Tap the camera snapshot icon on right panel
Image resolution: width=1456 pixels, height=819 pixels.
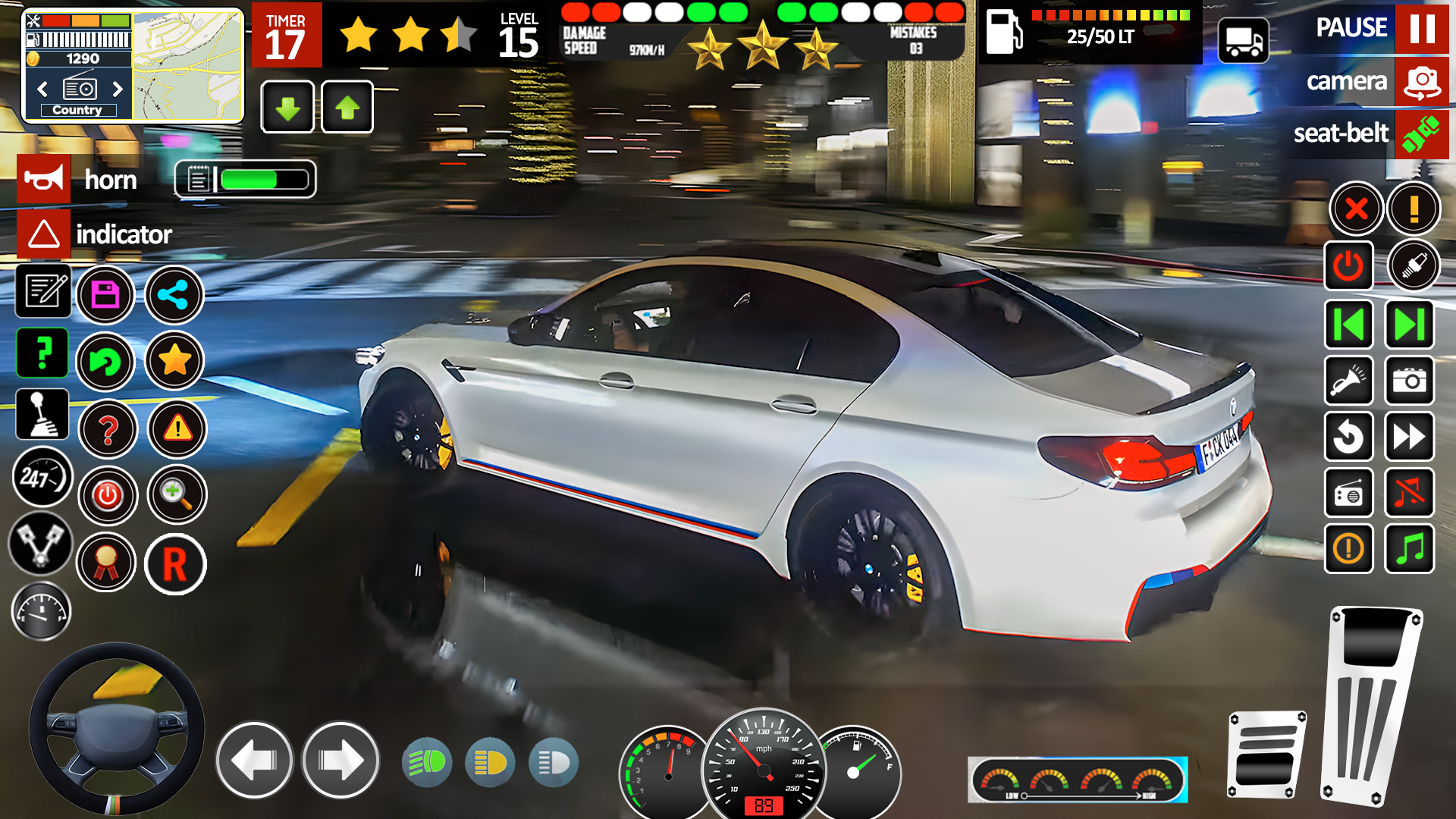coord(1409,381)
